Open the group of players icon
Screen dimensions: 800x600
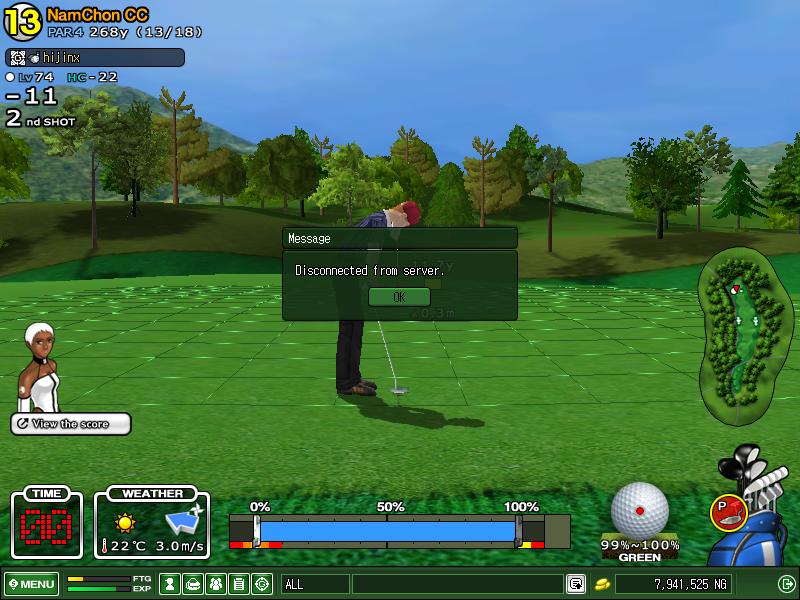click(216, 584)
